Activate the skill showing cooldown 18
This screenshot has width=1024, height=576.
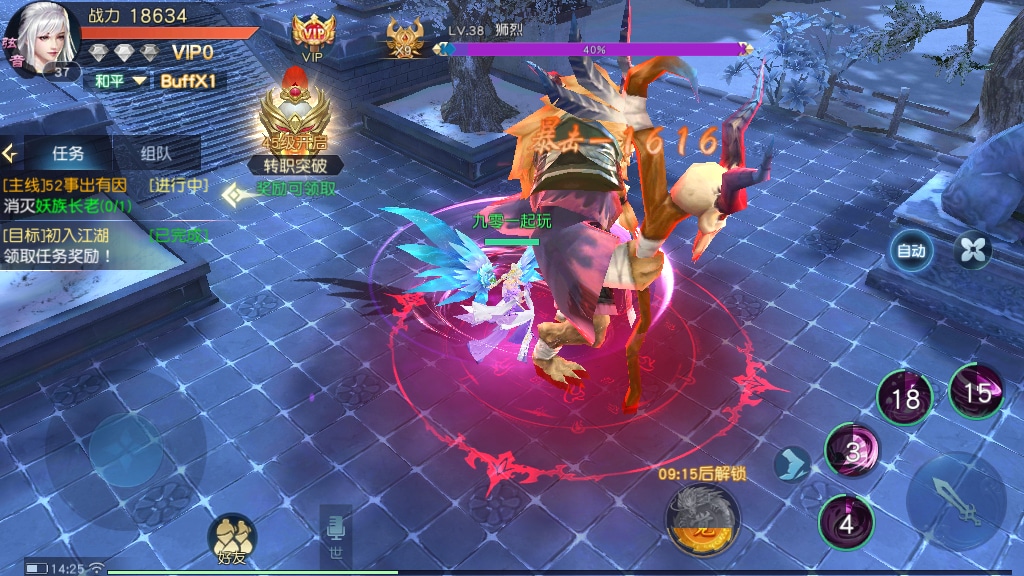pyautogui.click(x=905, y=398)
